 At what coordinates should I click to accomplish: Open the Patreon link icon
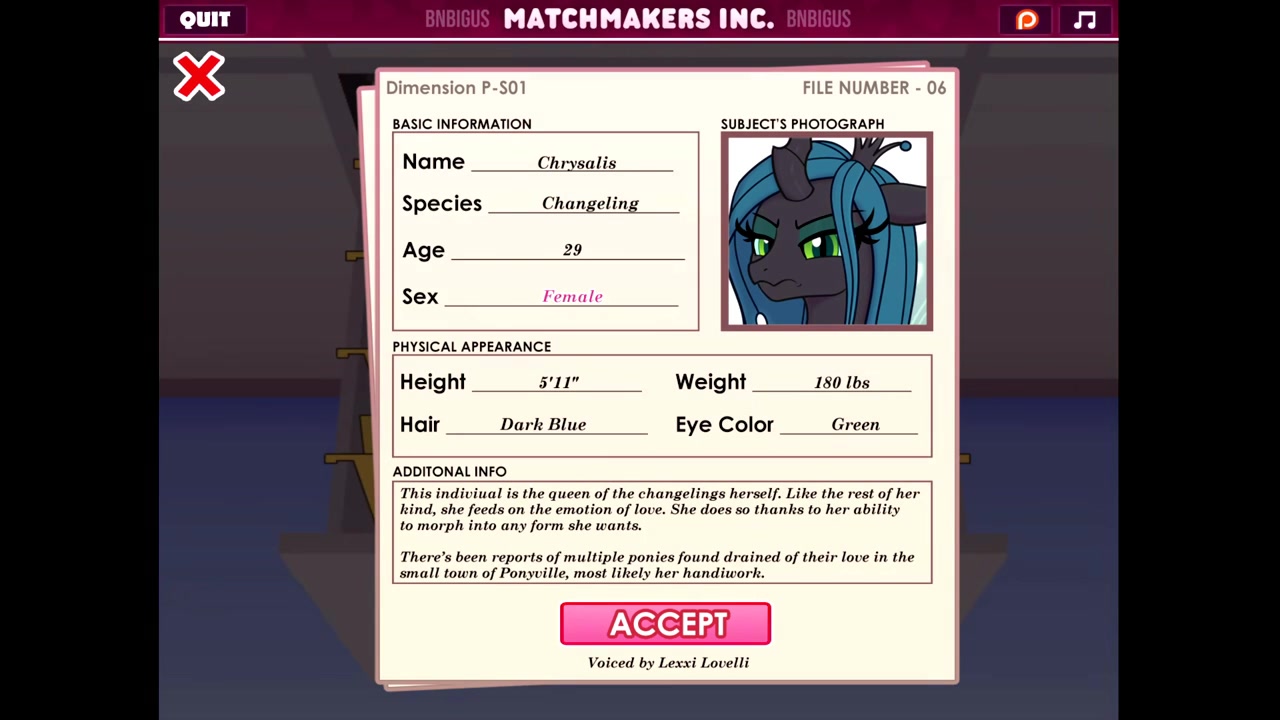(1027, 20)
